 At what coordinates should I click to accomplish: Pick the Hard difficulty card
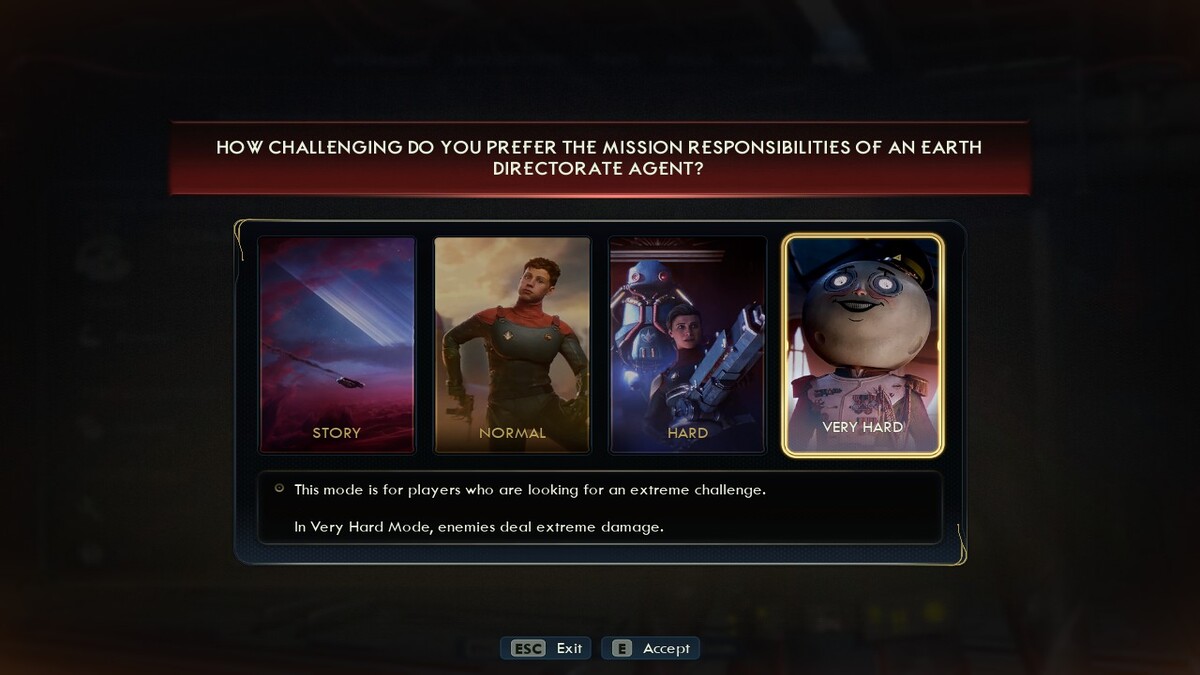[687, 345]
